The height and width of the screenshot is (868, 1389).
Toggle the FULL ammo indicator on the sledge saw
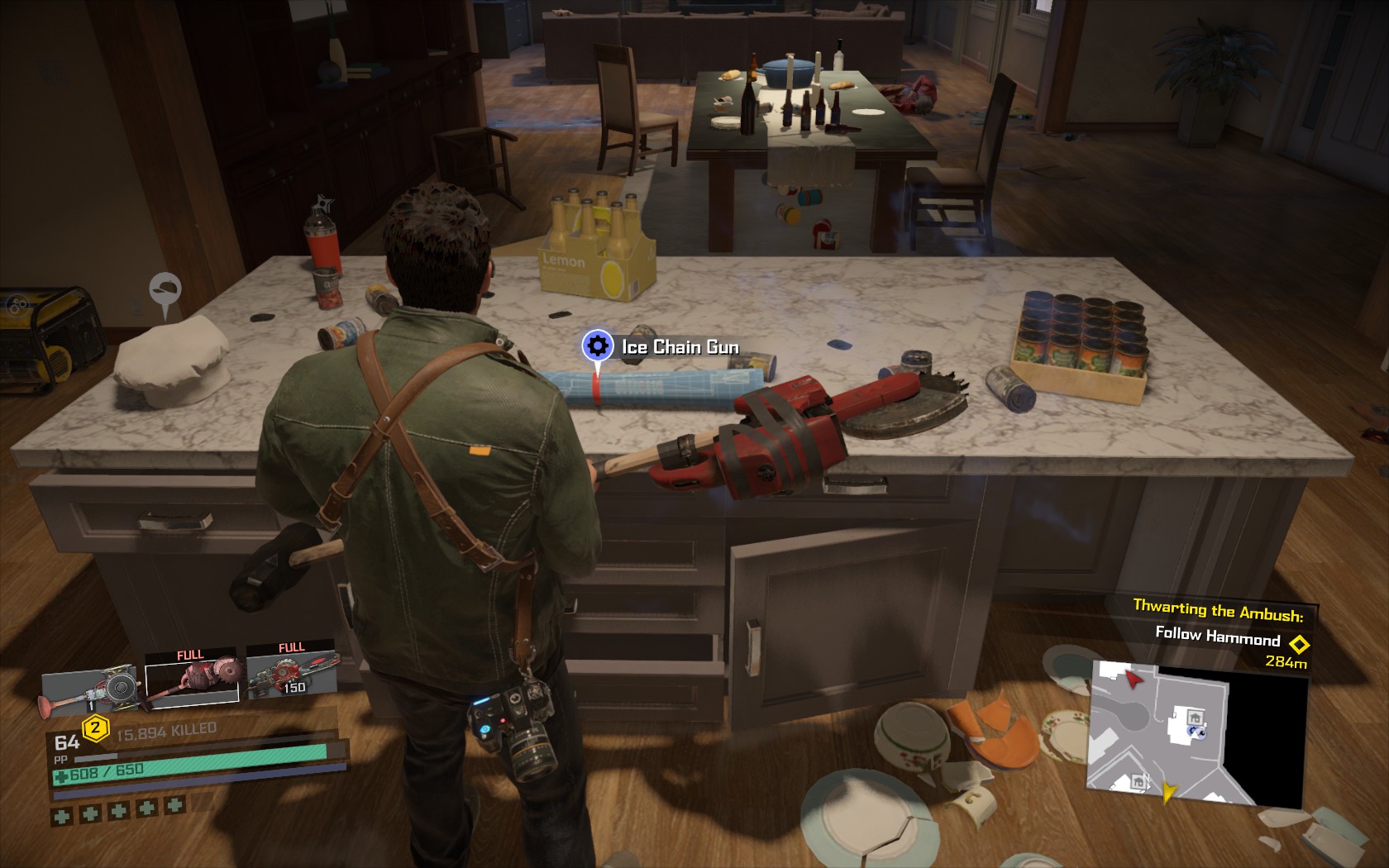point(190,655)
